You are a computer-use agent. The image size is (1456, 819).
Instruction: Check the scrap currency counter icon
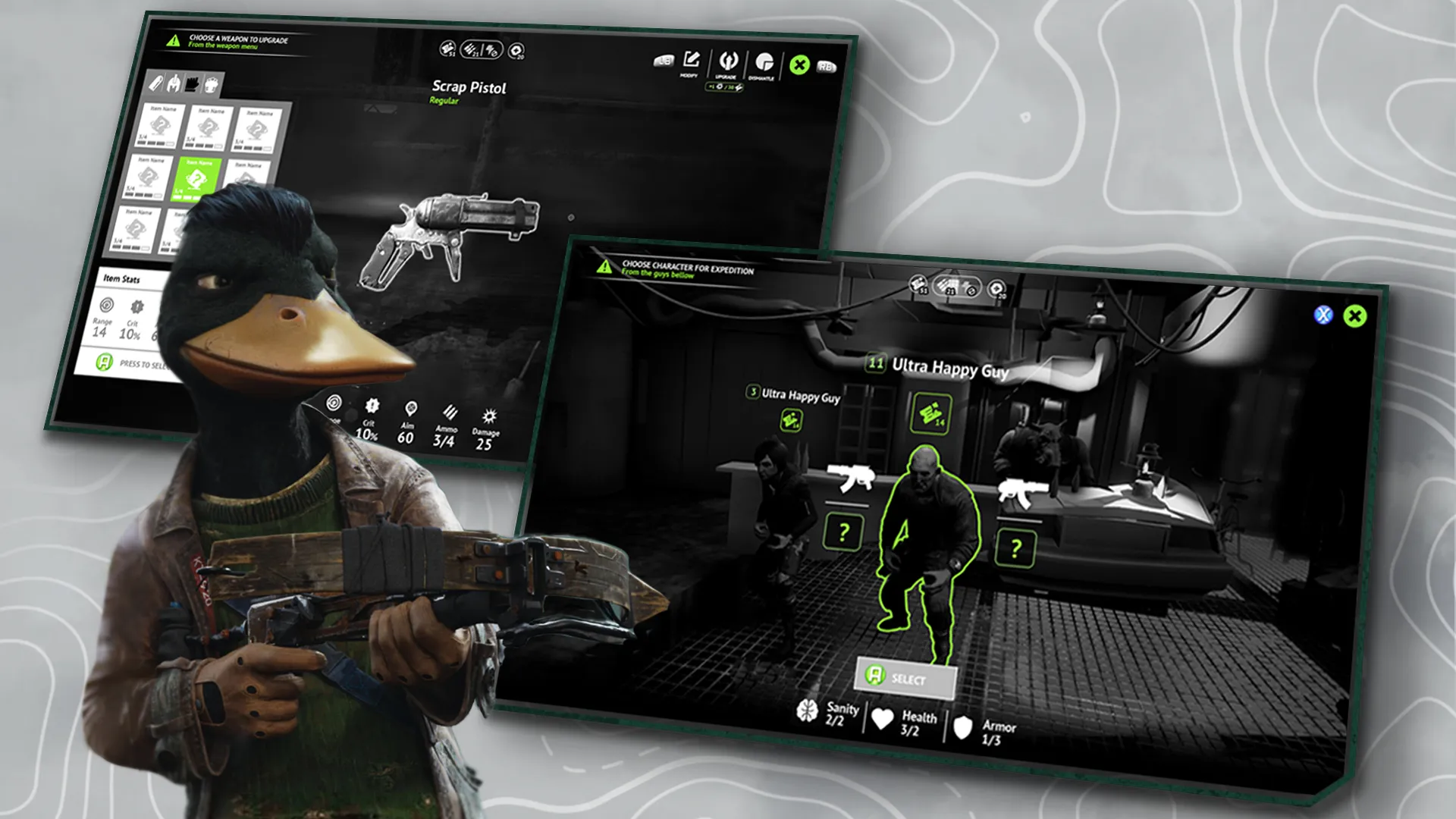pos(447,48)
